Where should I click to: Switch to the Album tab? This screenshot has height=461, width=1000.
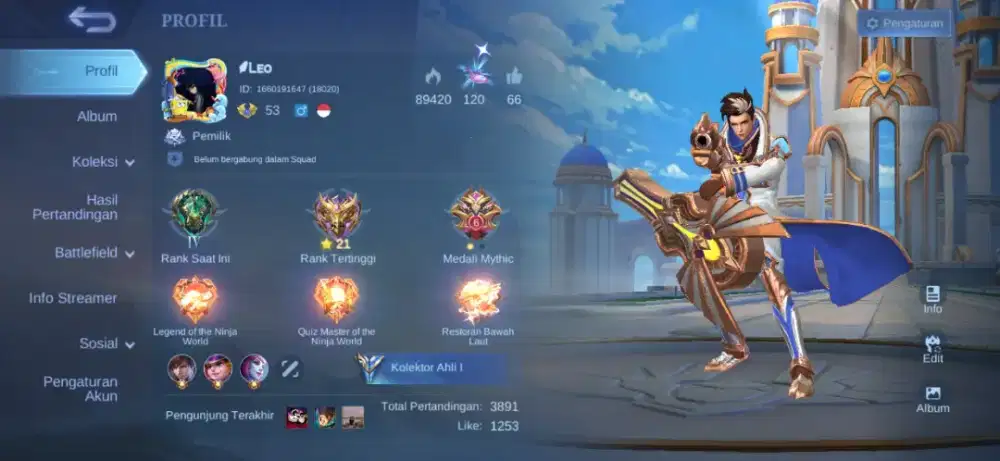[97, 116]
